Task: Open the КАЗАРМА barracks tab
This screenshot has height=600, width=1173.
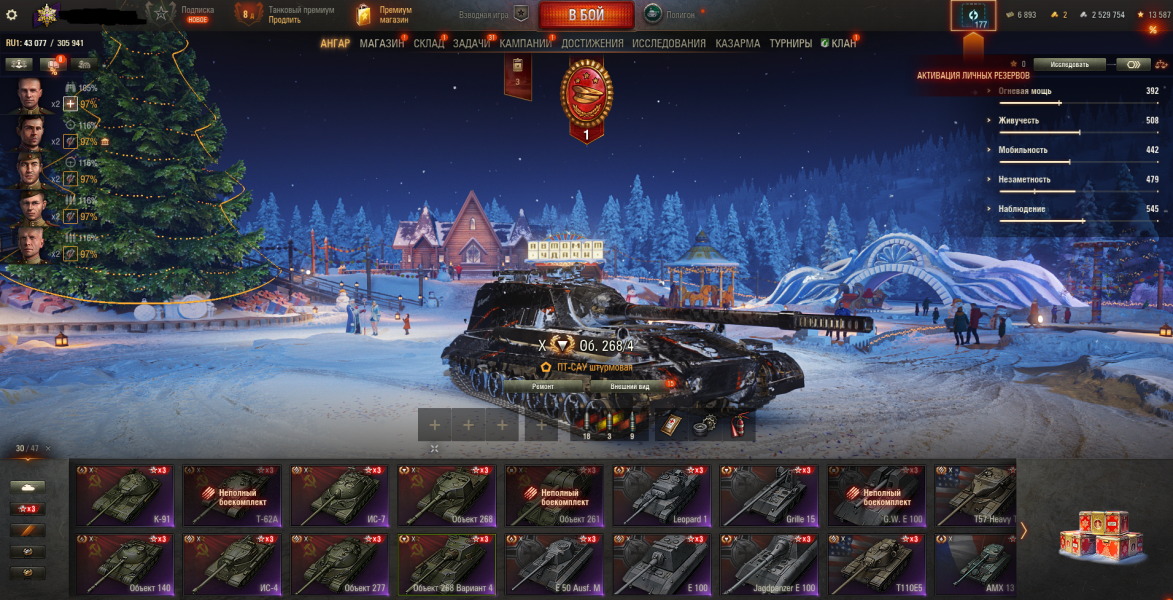Action: (737, 44)
